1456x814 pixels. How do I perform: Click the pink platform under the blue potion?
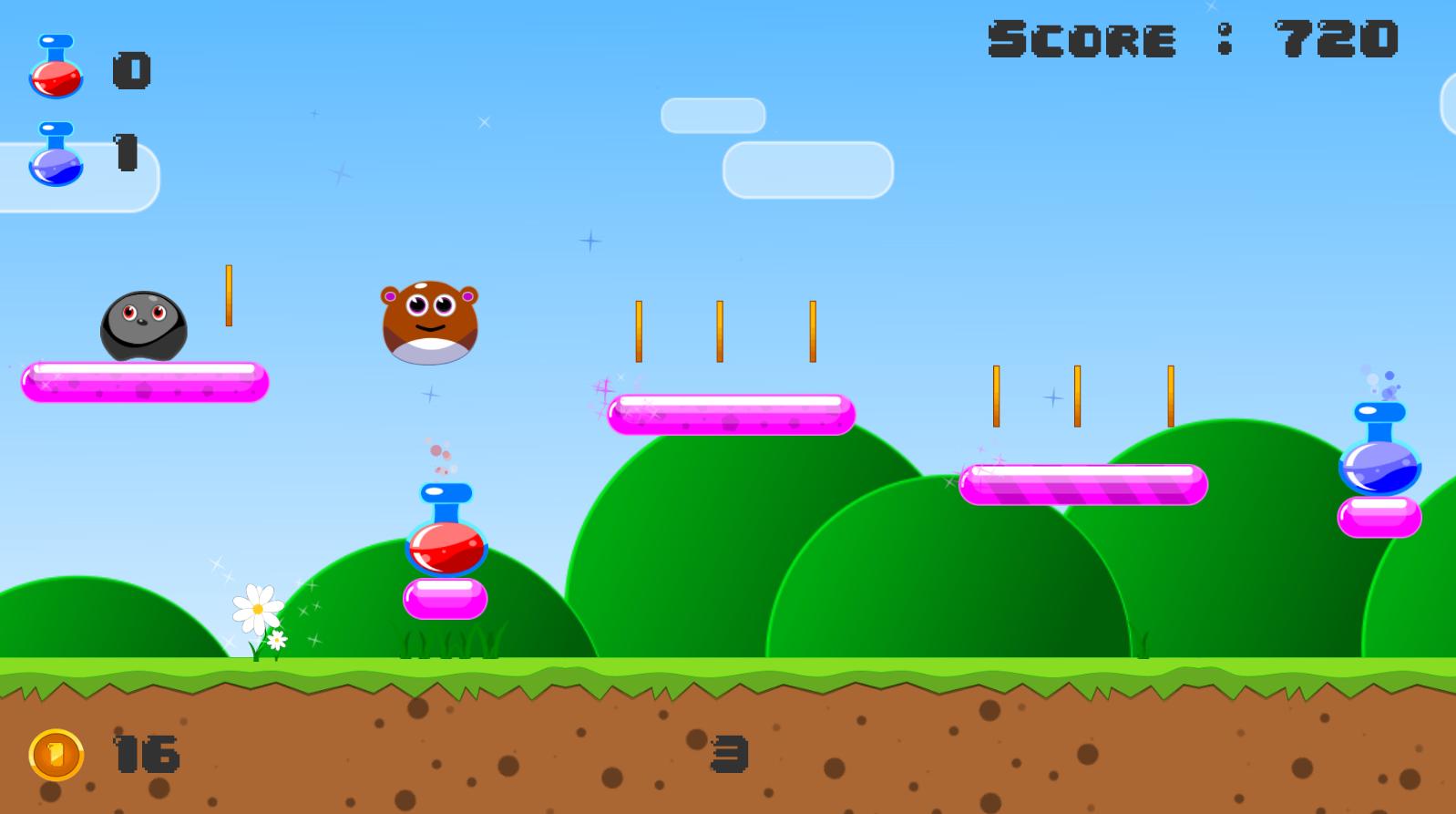pos(1380,518)
